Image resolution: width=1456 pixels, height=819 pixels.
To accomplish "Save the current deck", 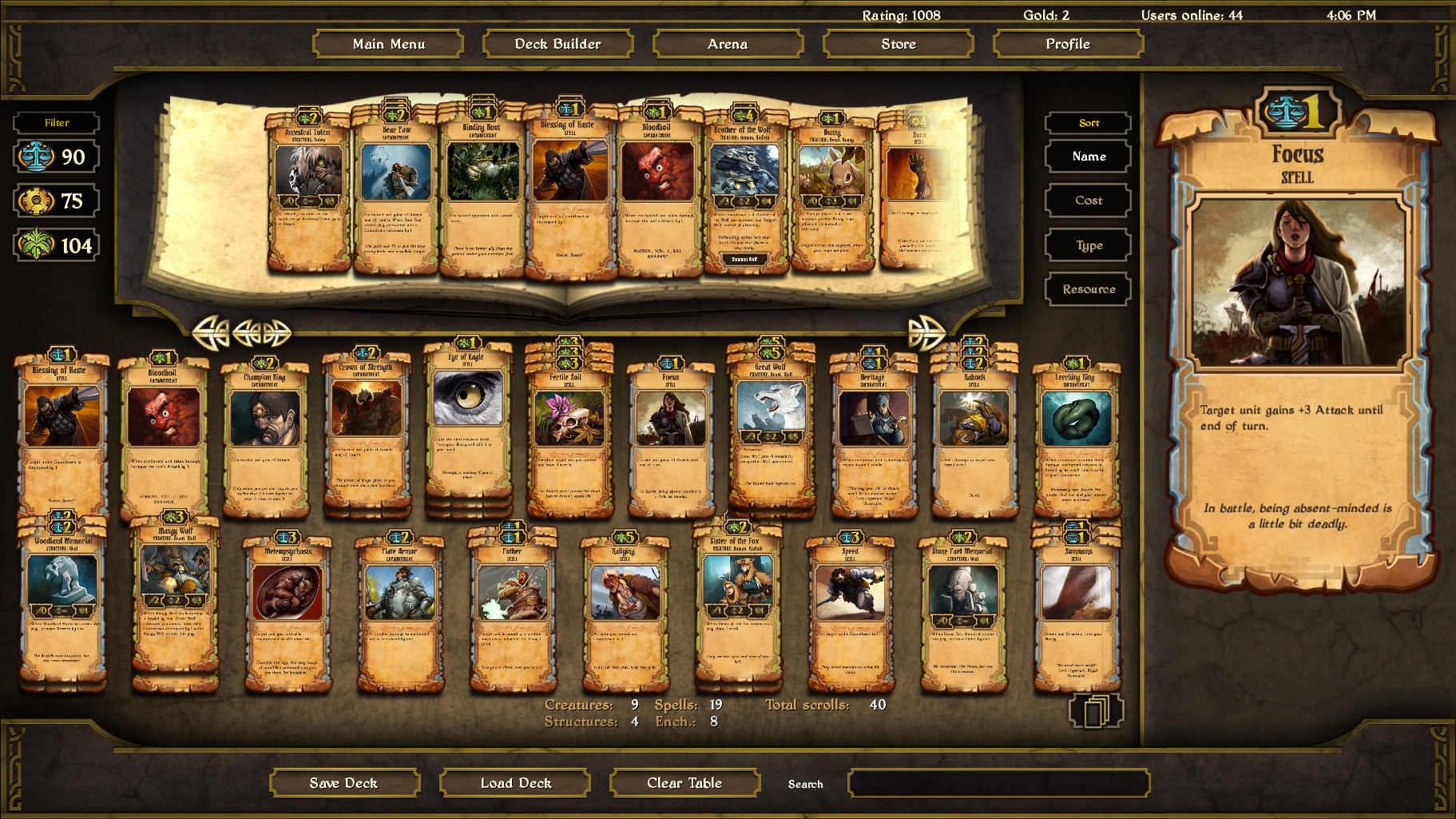I will click(x=345, y=782).
